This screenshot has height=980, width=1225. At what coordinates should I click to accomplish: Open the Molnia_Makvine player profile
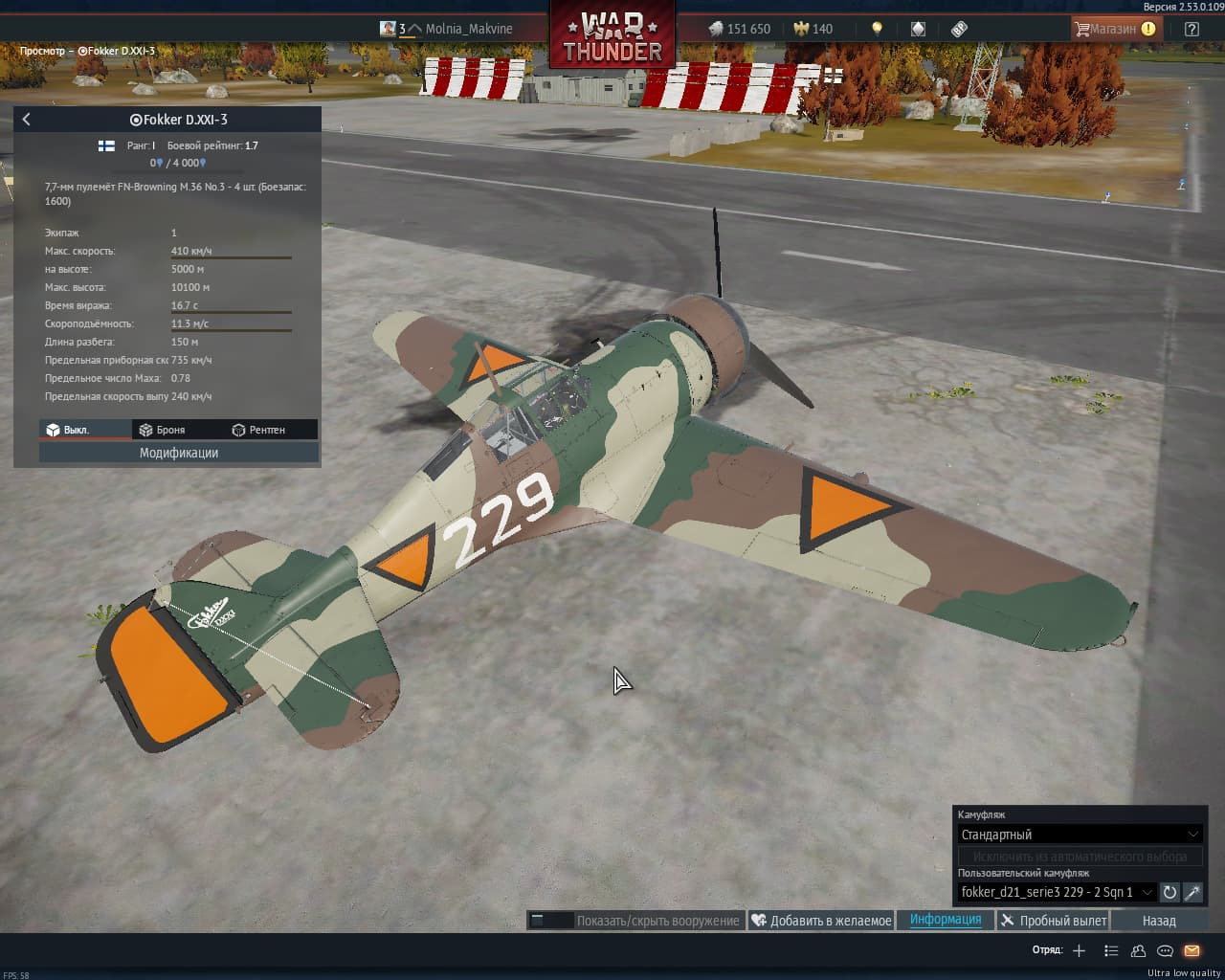(x=468, y=29)
